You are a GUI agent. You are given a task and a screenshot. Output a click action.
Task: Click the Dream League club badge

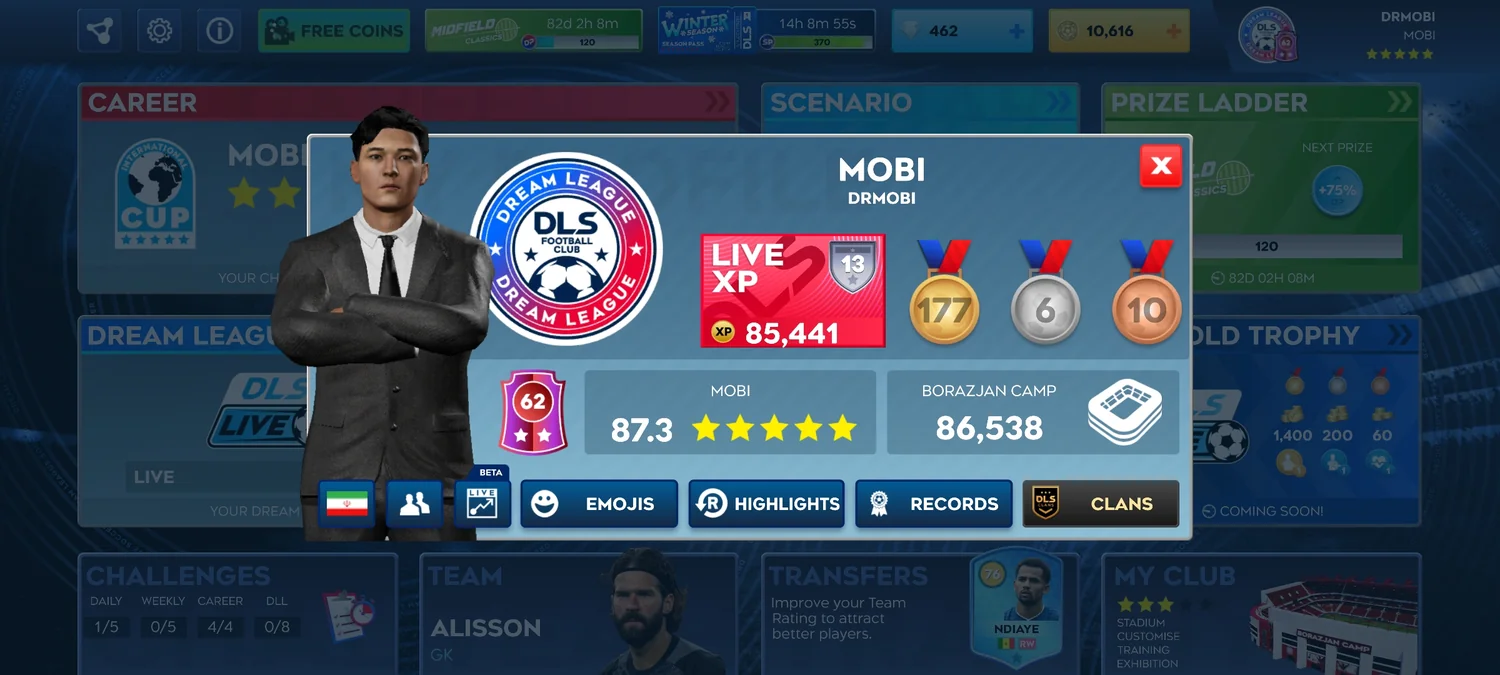coord(566,248)
